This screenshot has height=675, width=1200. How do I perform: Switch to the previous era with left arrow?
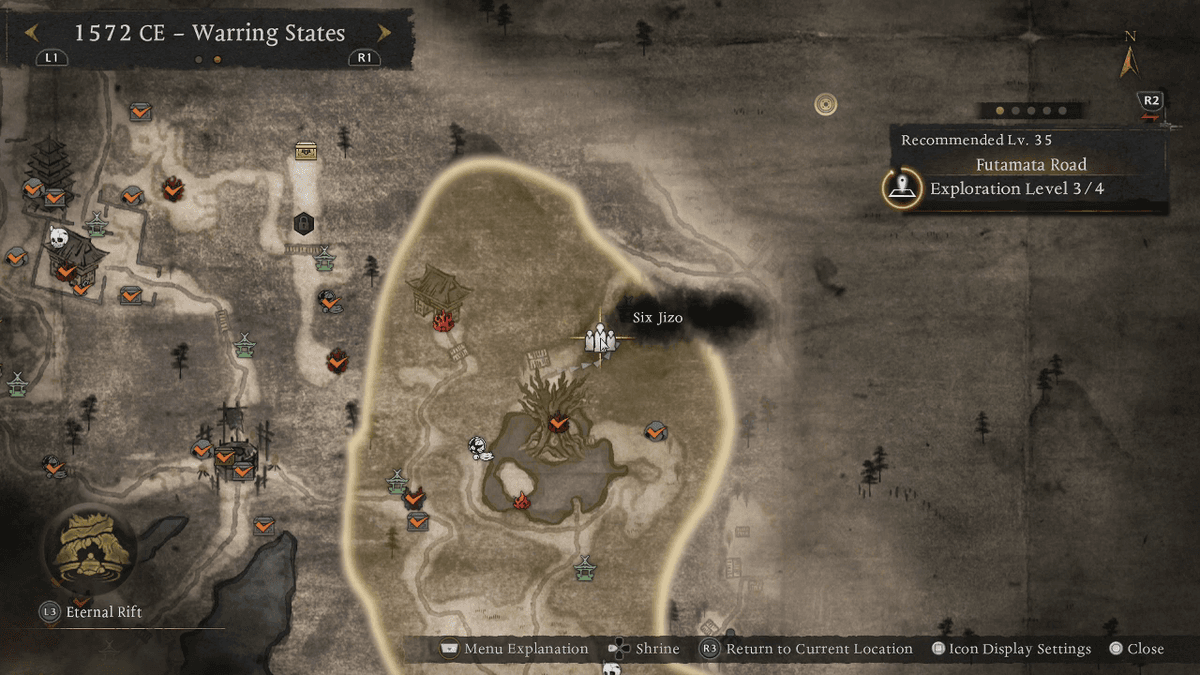pyautogui.click(x=32, y=33)
